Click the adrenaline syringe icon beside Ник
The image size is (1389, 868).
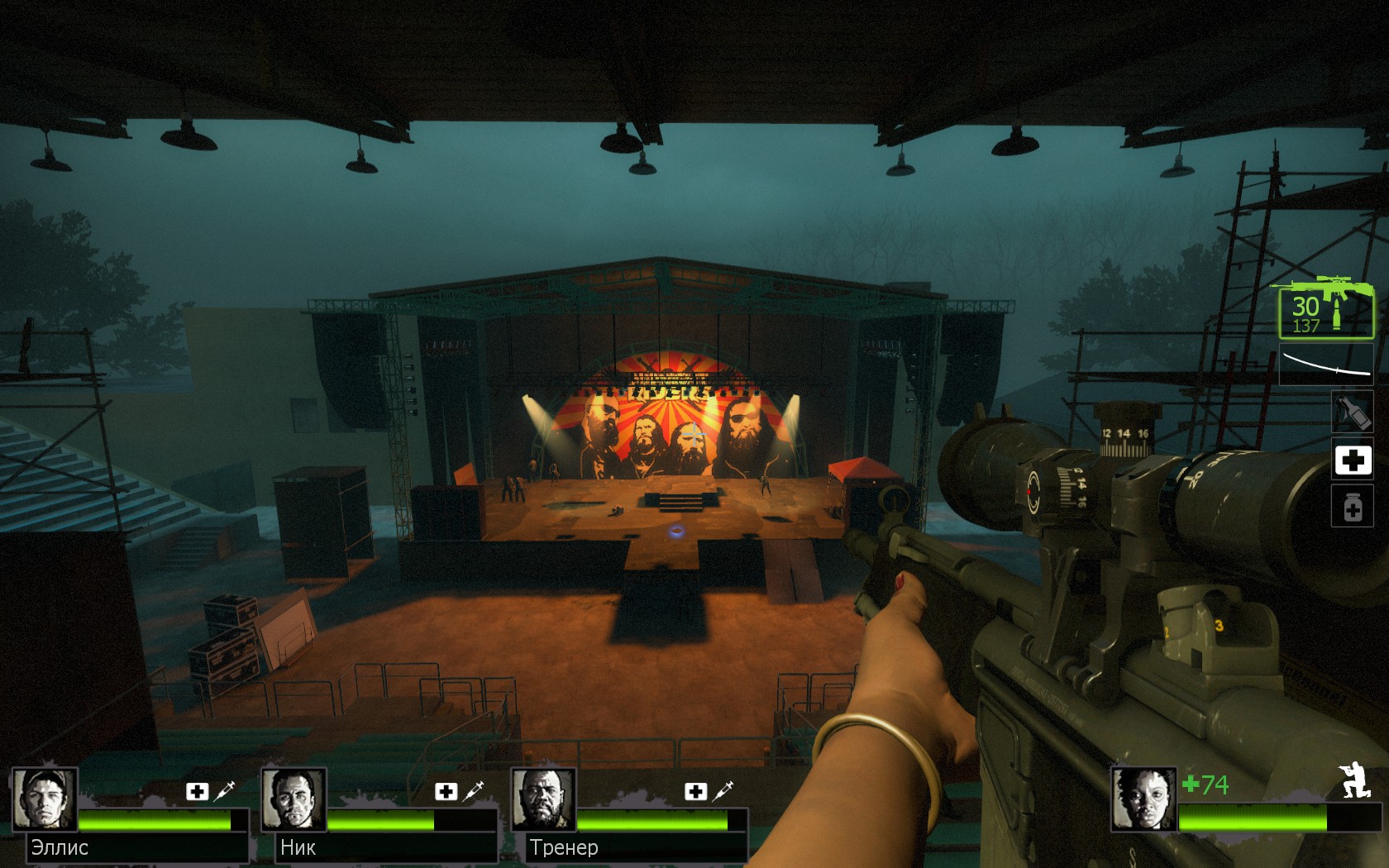tap(474, 791)
